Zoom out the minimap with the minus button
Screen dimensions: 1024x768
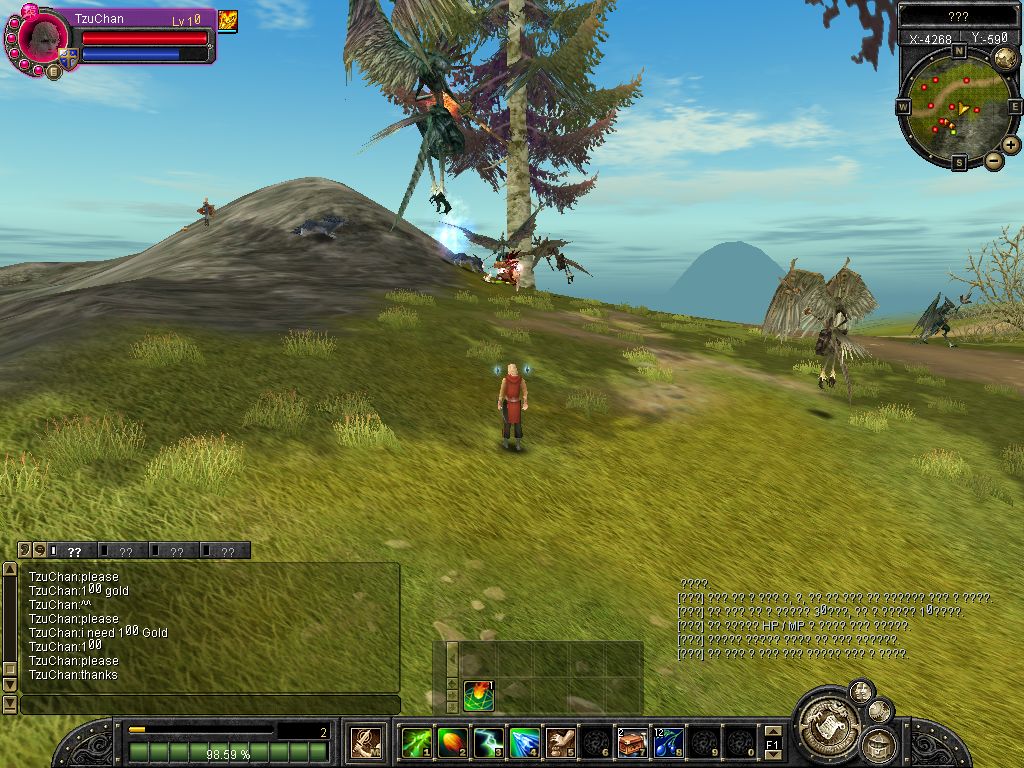[x=994, y=160]
